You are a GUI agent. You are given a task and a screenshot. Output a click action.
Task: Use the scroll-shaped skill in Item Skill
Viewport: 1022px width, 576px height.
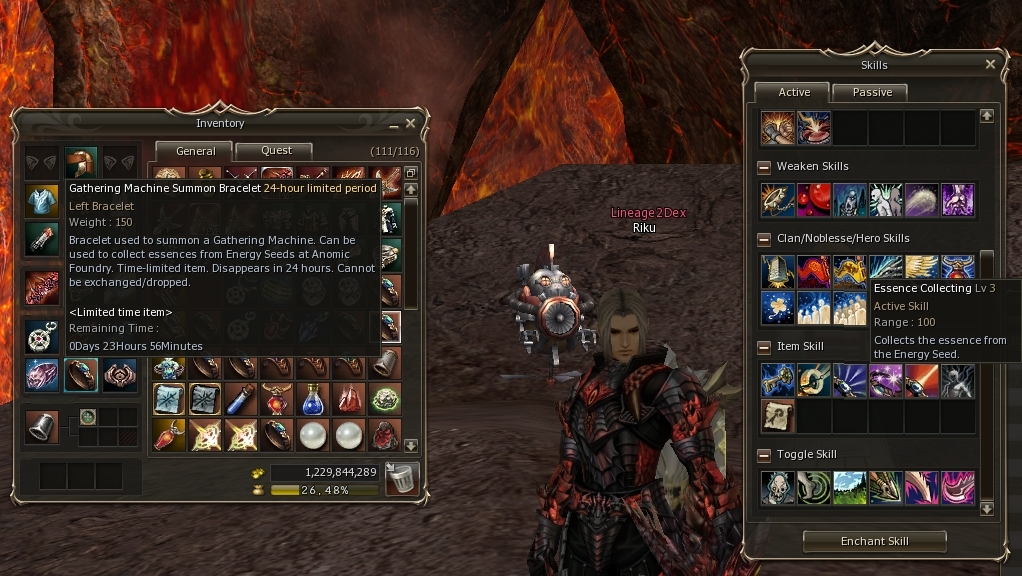coord(777,415)
